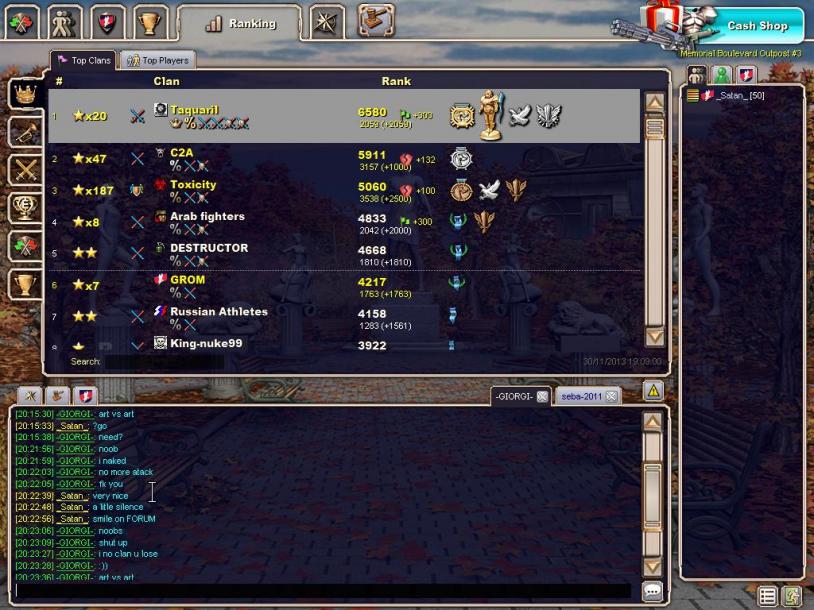Choose the Toxicity clan entry
The image size is (814, 610).
[x=193, y=185]
